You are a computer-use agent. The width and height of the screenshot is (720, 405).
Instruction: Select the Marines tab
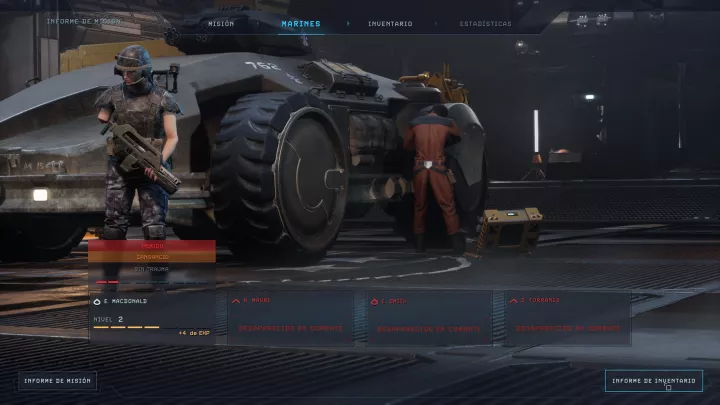click(x=301, y=23)
